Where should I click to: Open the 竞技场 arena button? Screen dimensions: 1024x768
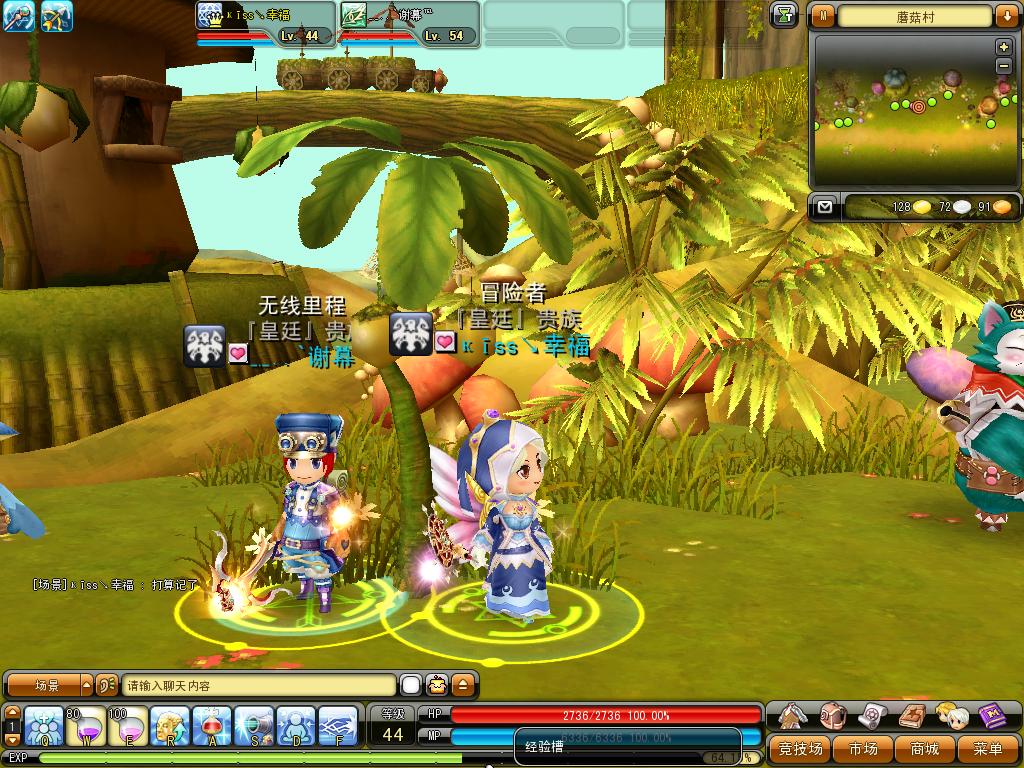[x=801, y=748]
